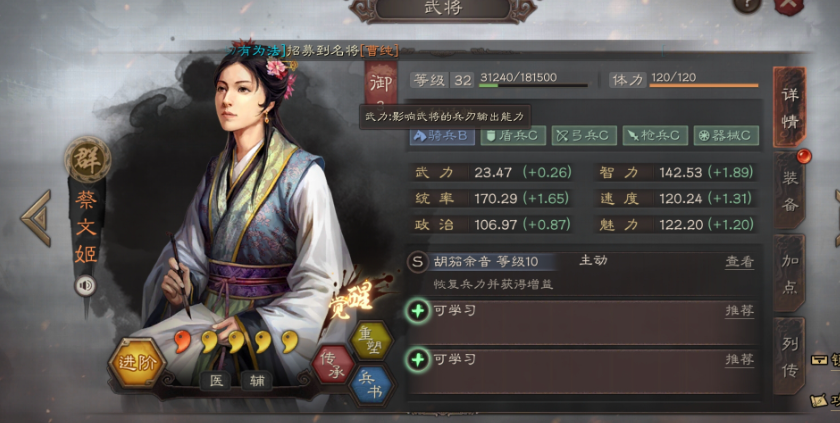Open the 列传 biography tab
This screenshot has height=423, width=840.
tap(790, 356)
